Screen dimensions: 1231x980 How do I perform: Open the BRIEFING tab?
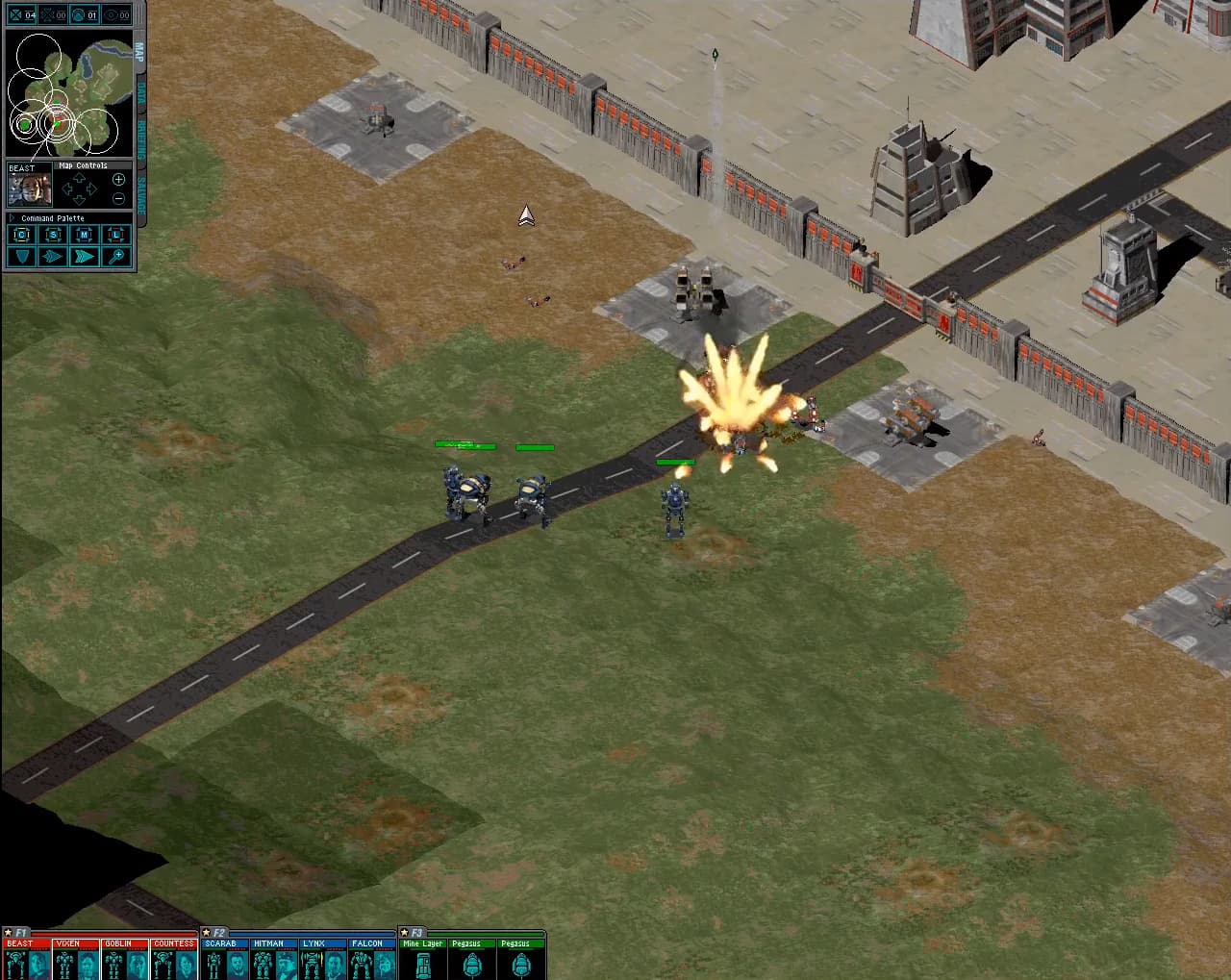(140, 140)
